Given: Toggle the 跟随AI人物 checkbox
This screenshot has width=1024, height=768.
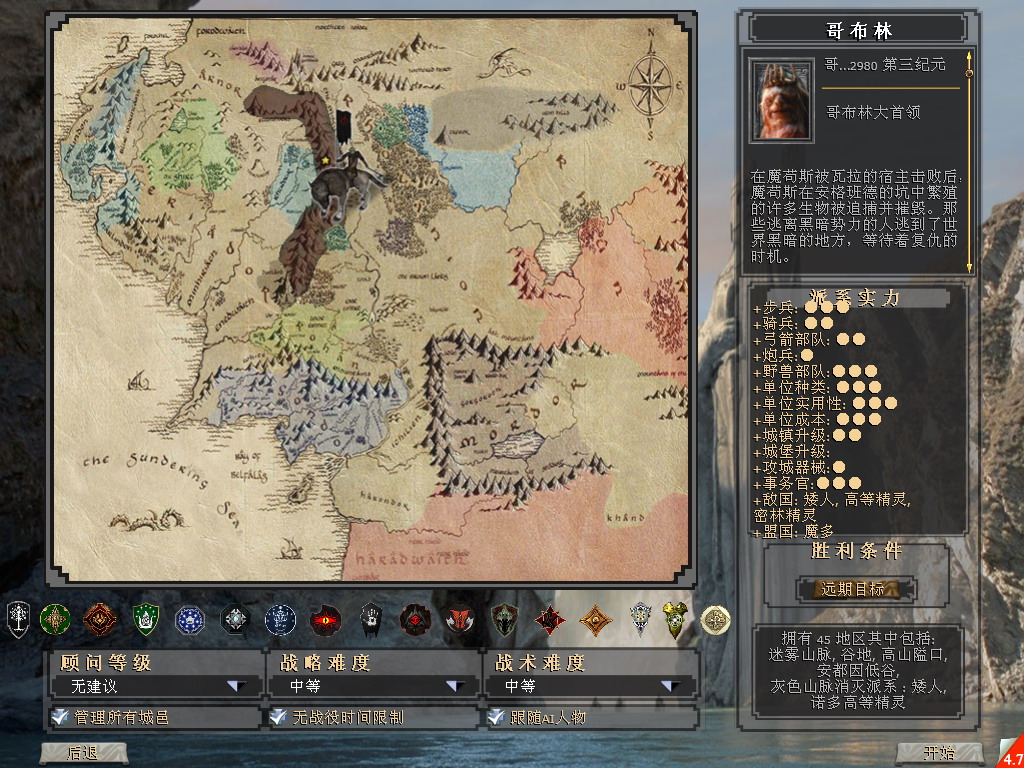Looking at the screenshot, I should [x=495, y=717].
